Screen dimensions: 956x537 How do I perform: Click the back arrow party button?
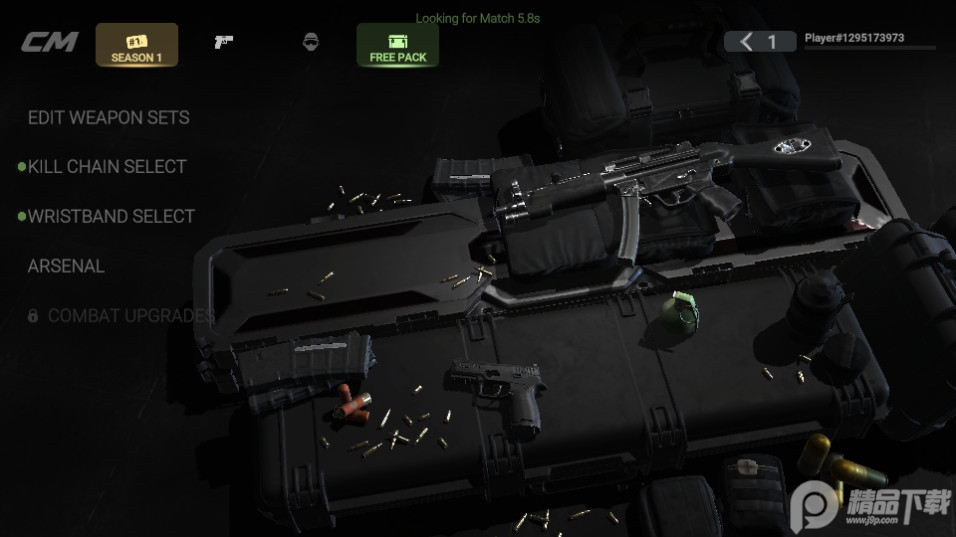point(759,41)
